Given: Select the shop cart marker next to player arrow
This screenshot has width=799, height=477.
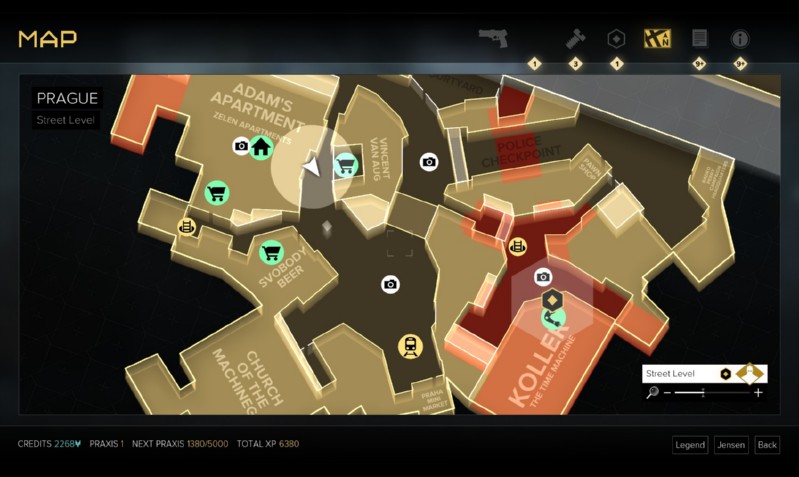Looking at the screenshot, I should (346, 163).
